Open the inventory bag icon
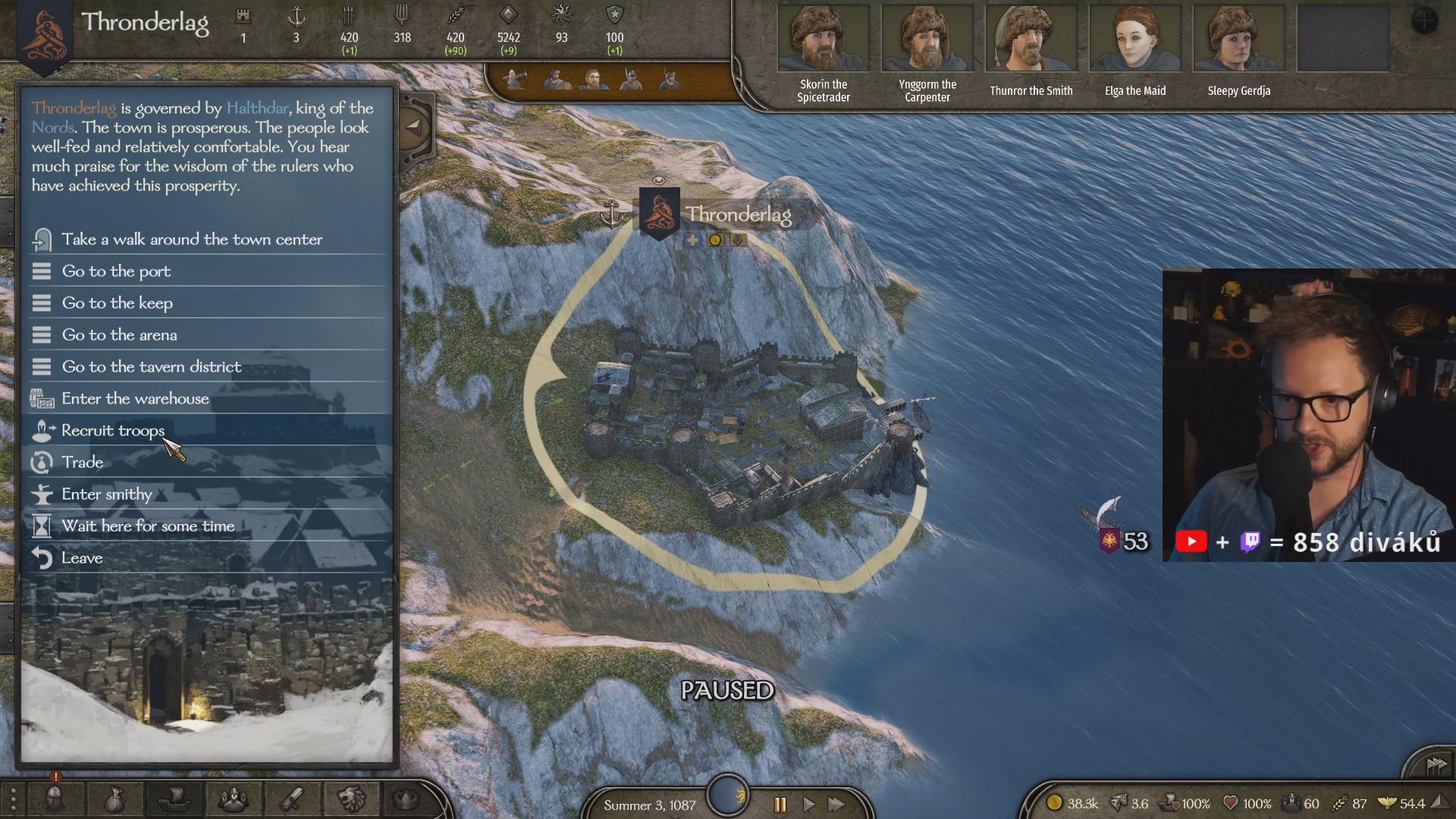The width and height of the screenshot is (1456, 819). (115, 799)
